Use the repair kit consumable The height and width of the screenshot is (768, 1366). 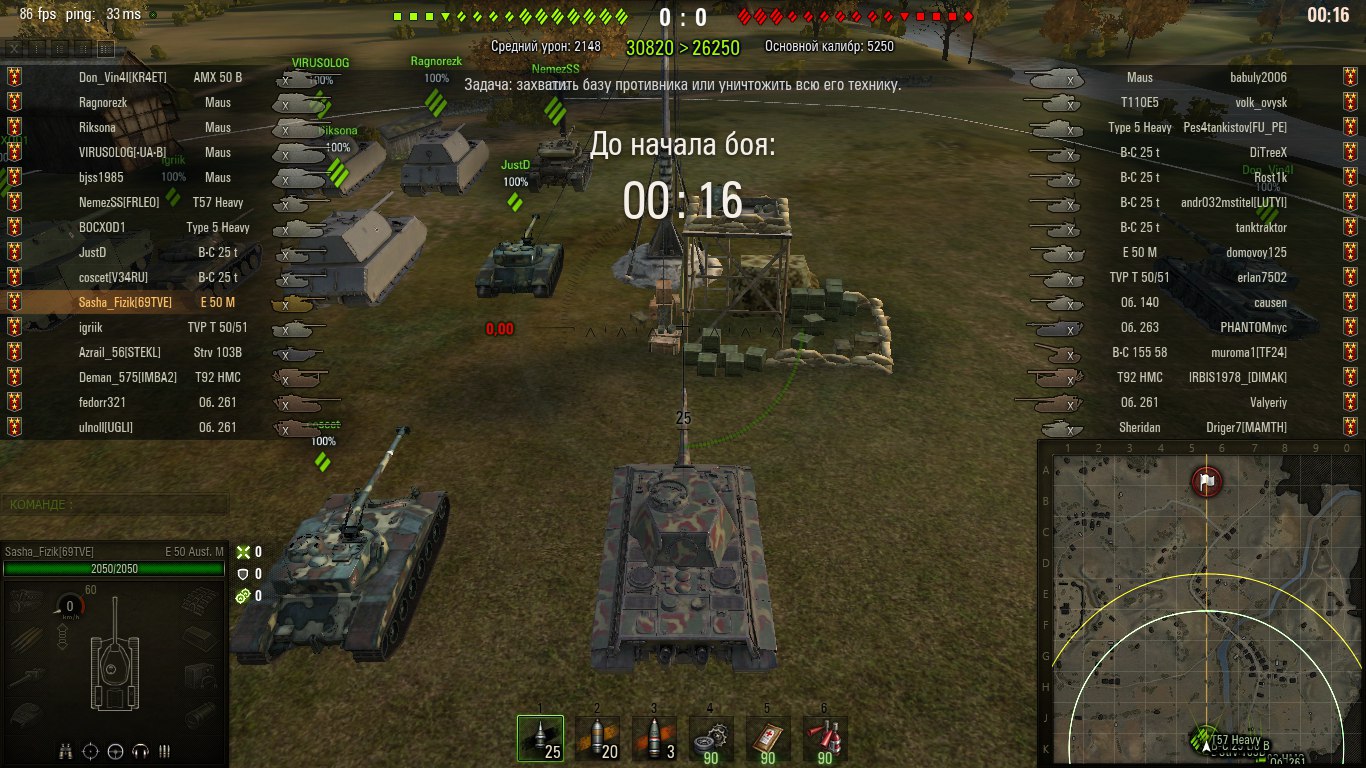coord(711,739)
